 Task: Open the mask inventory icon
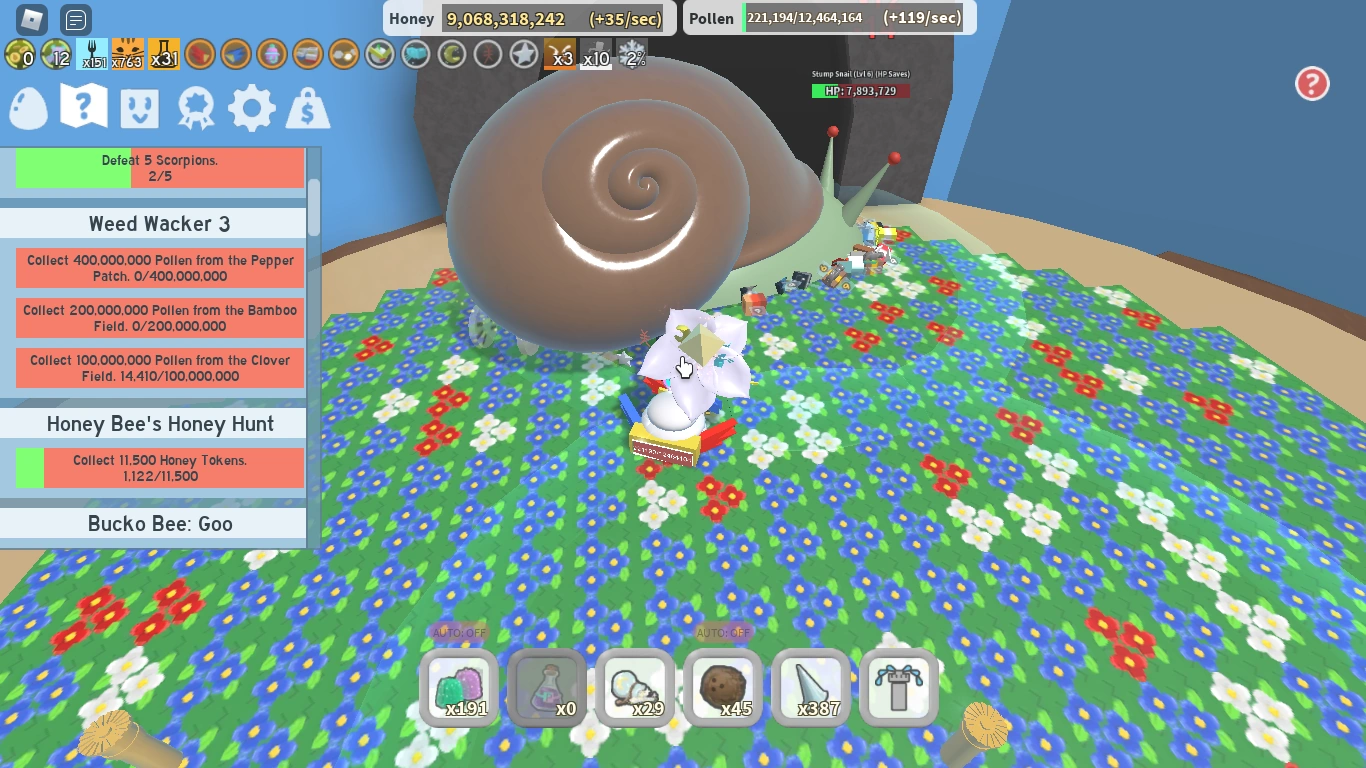(x=140, y=108)
